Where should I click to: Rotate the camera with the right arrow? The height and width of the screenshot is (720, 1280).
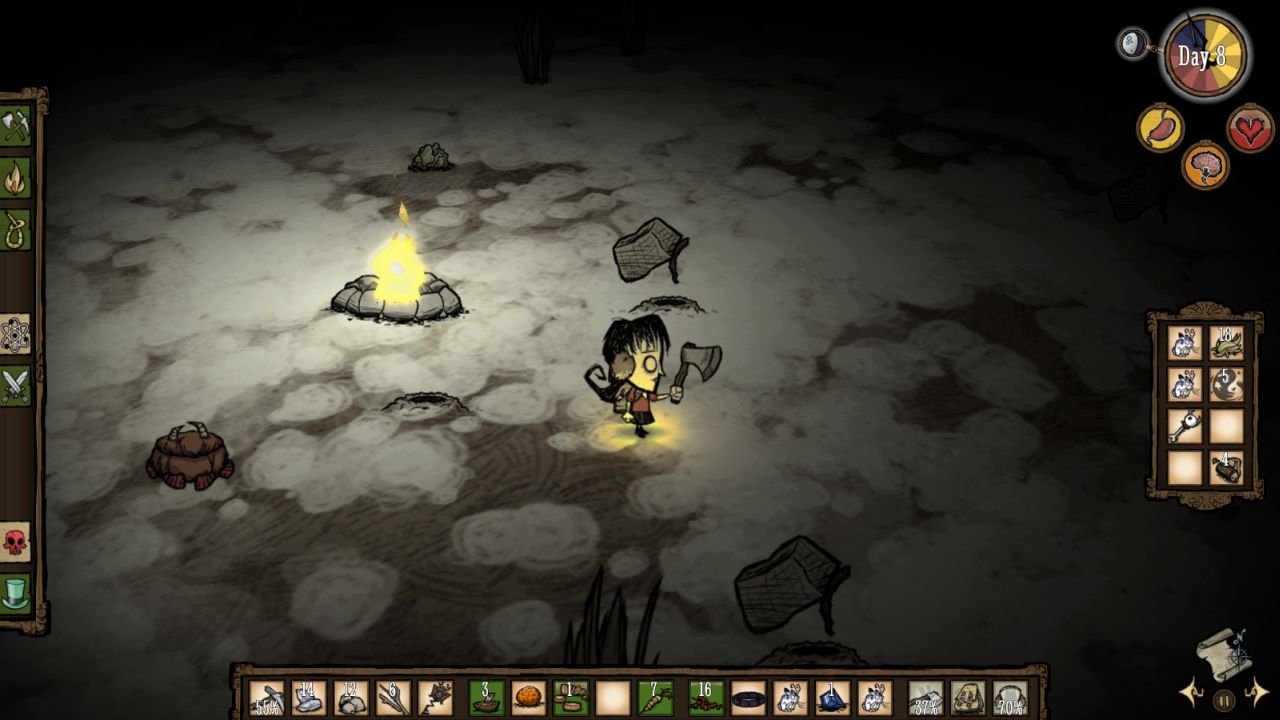point(1256,692)
